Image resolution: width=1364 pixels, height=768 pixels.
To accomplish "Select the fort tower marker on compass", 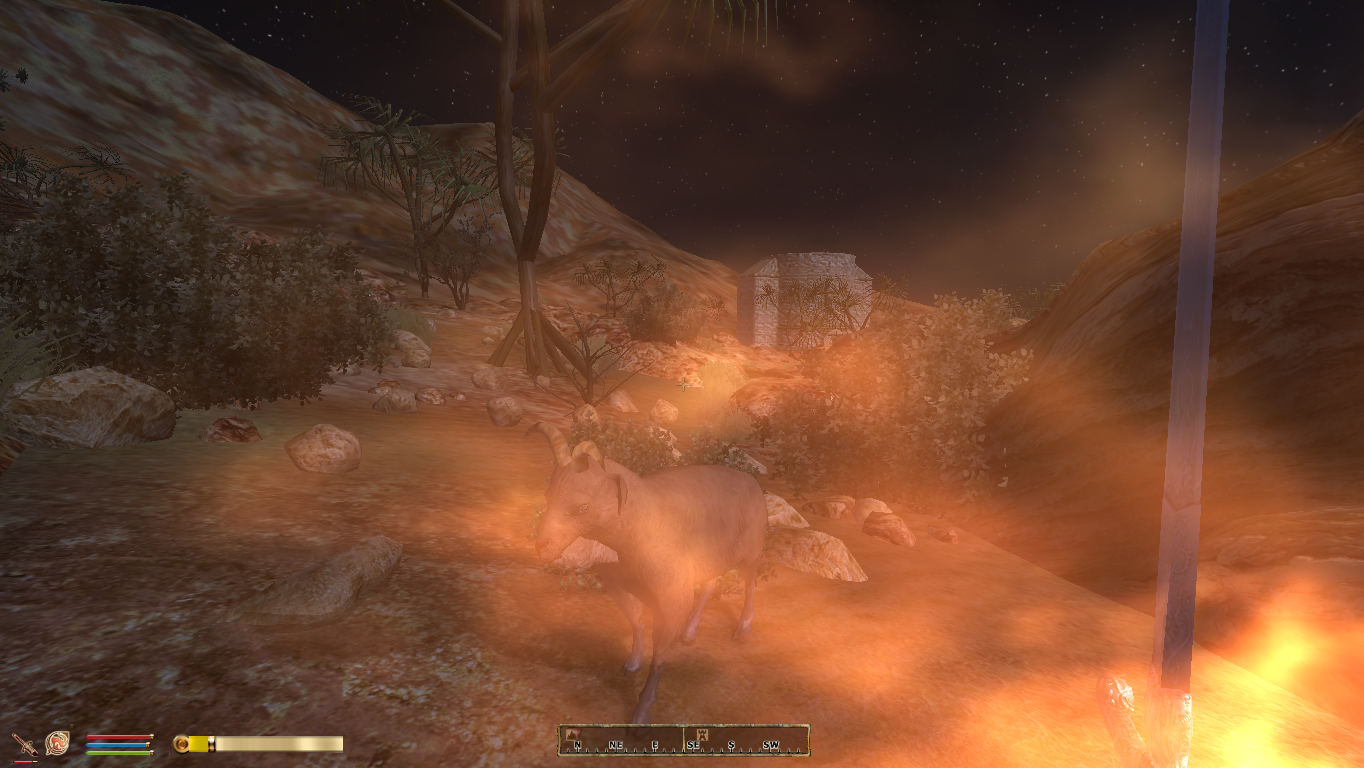I will (x=703, y=734).
